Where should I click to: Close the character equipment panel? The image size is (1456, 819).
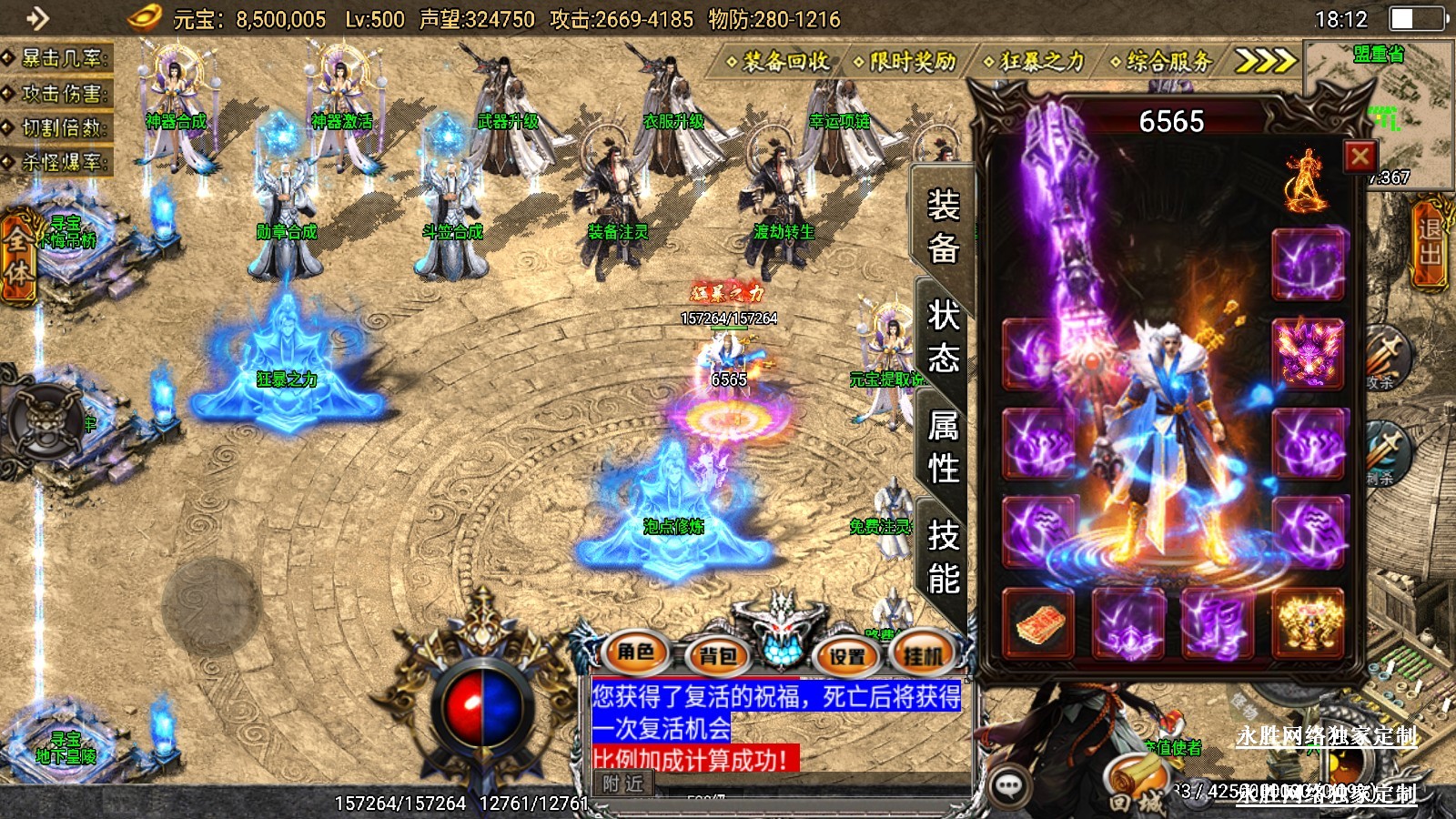(1360, 157)
